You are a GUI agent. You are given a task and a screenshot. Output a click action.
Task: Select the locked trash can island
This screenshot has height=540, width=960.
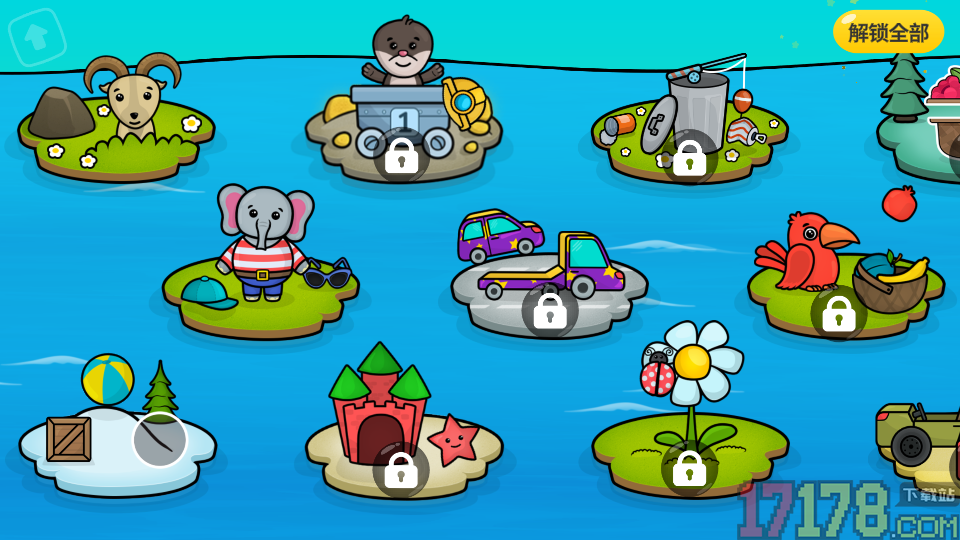[x=690, y=157]
